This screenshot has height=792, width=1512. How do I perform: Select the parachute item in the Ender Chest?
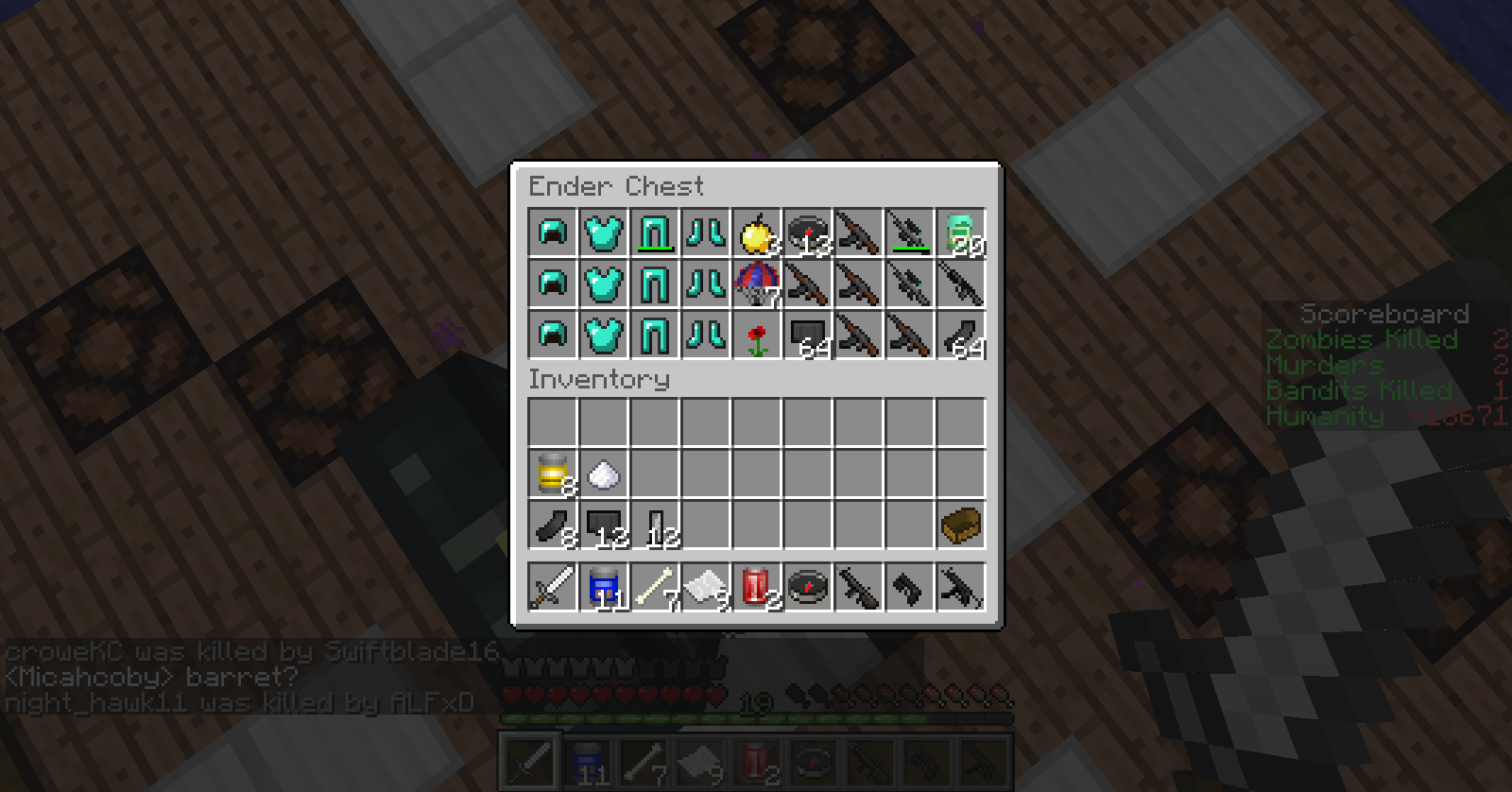[x=756, y=284]
